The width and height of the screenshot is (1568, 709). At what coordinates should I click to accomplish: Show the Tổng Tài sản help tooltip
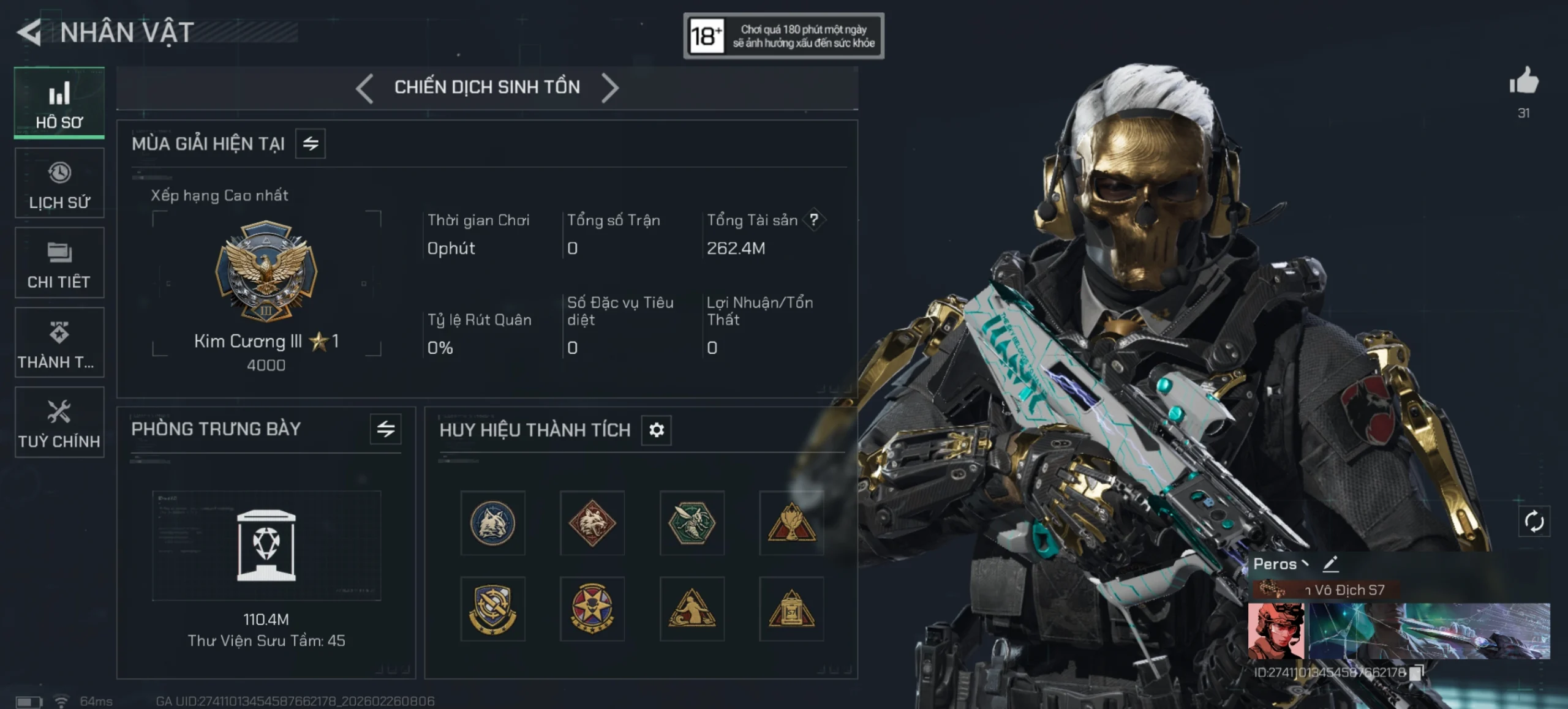[814, 220]
